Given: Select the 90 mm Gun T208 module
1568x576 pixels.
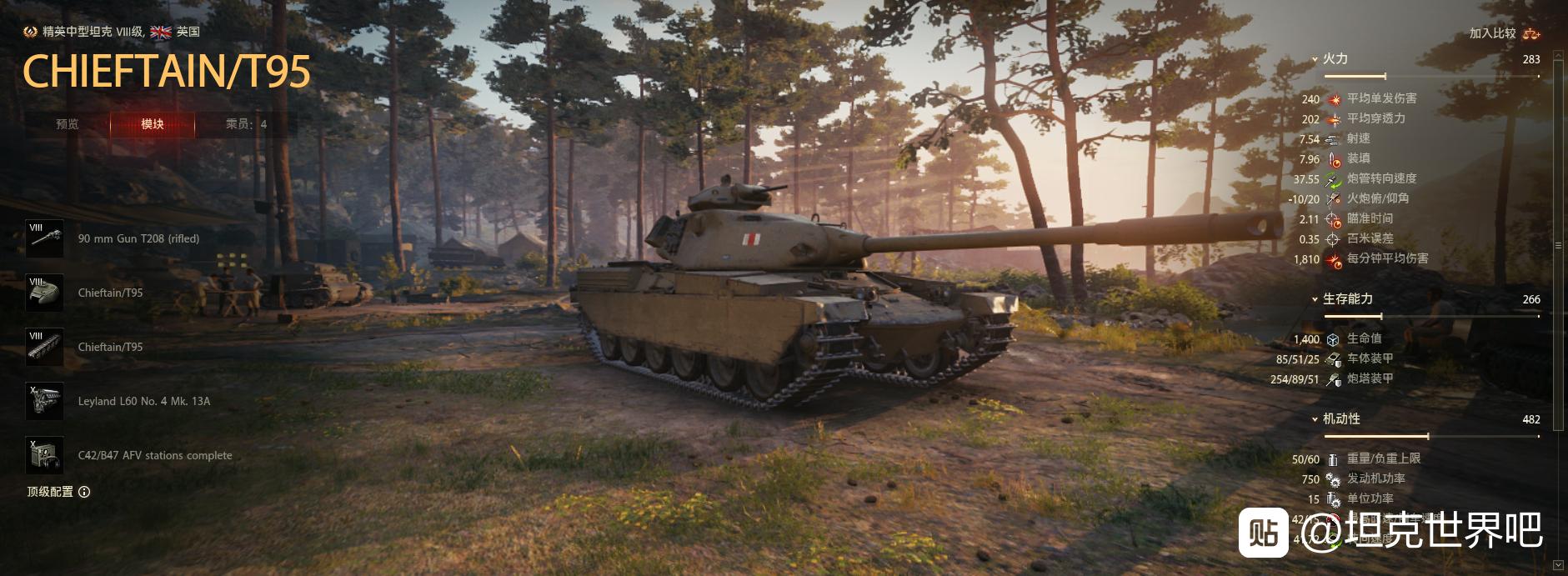Looking at the screenshot, I should (45, 238).
